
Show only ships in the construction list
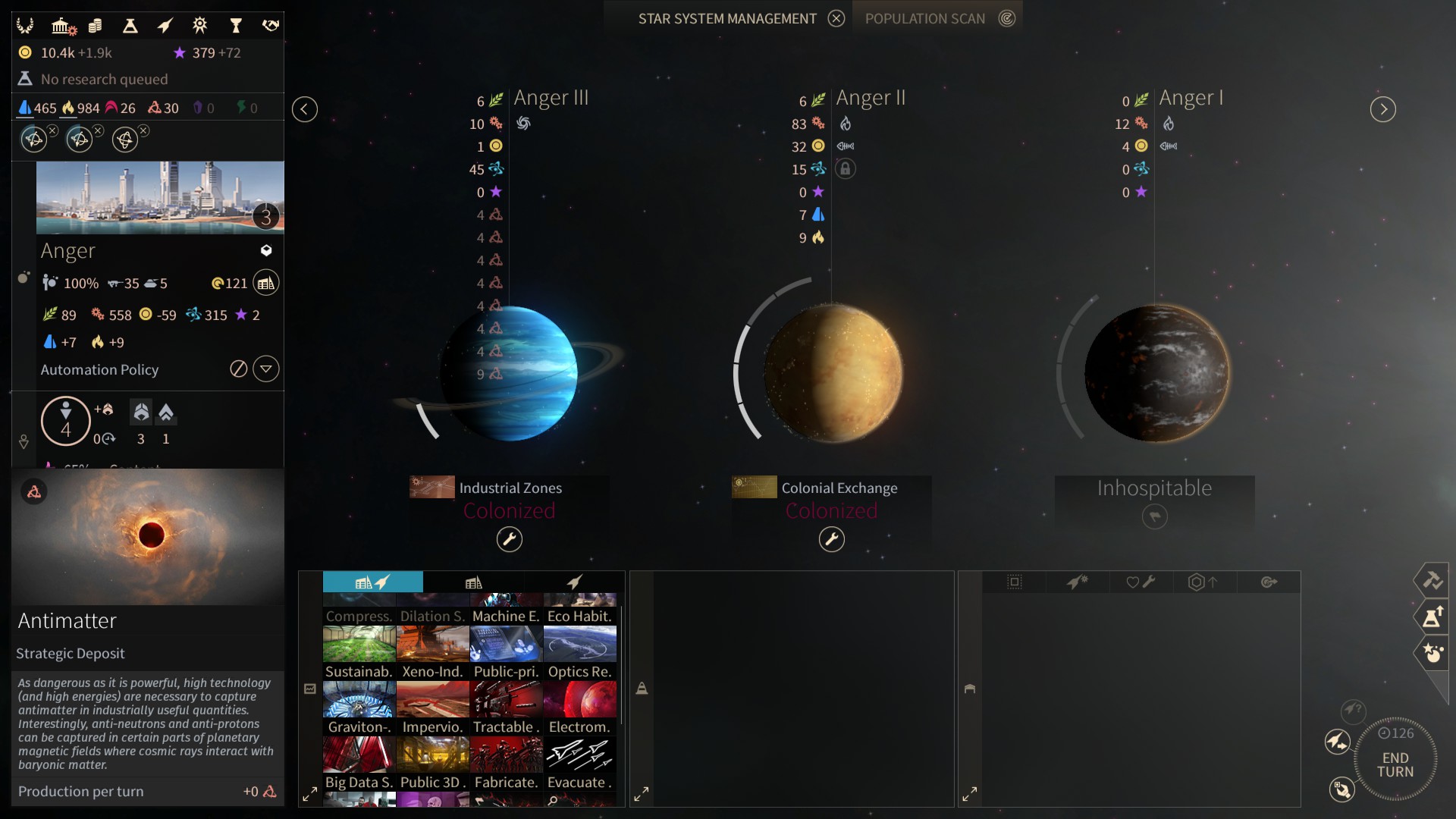coord(574,582)
